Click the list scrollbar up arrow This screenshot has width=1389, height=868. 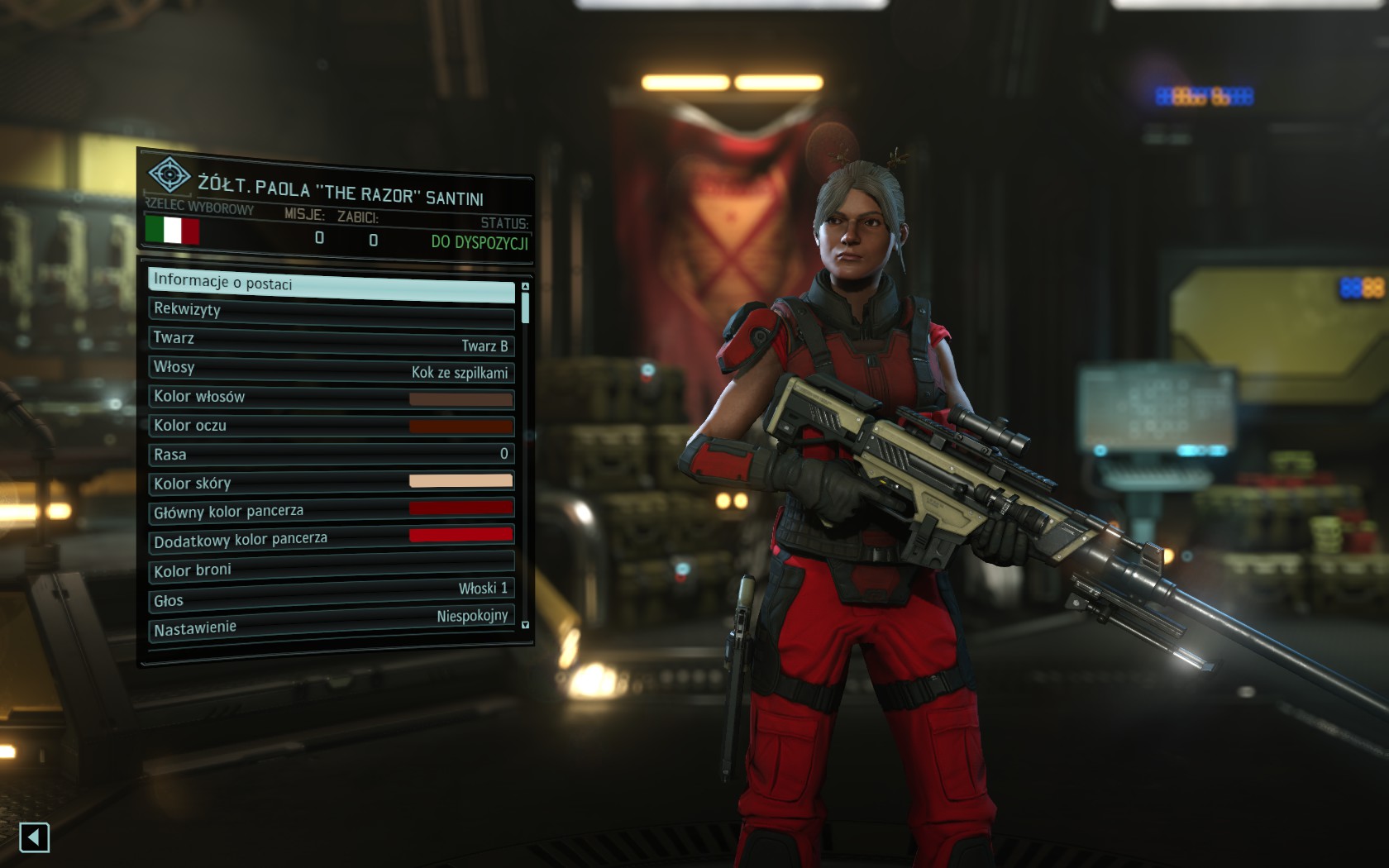click(525, 286)
